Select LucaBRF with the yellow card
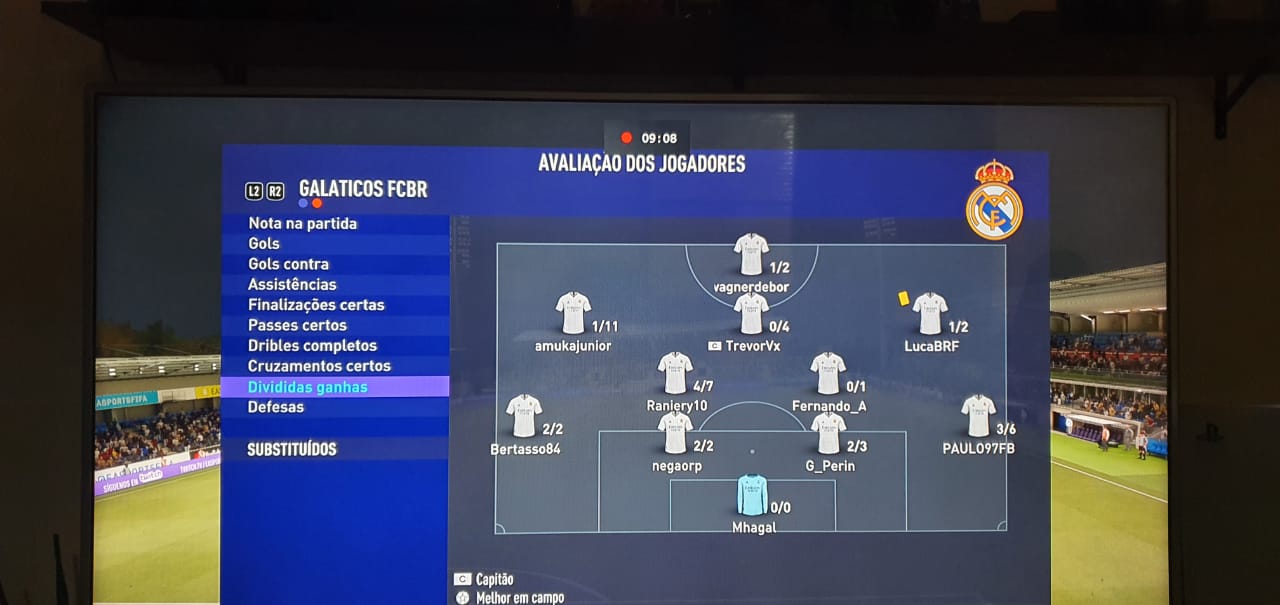This screenshot has height=605, width=1280. pos(930,313)
